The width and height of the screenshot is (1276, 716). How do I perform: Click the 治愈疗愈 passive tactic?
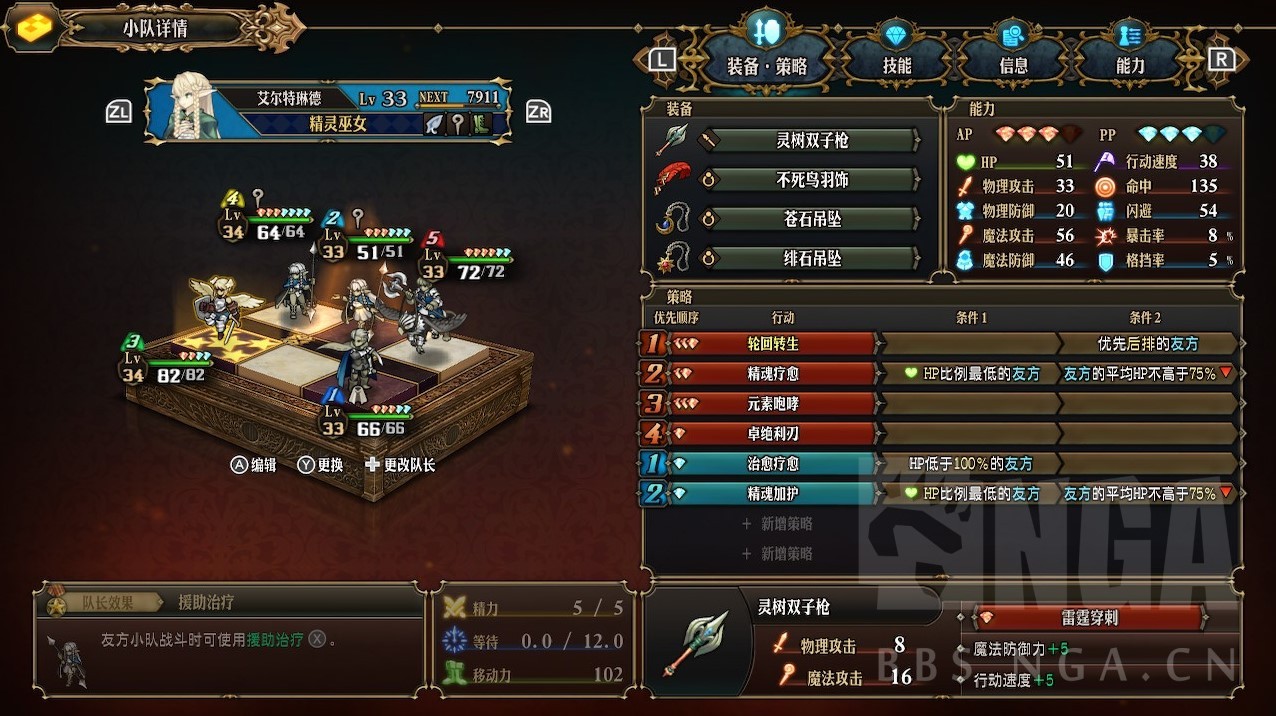[x=772, y=464]
